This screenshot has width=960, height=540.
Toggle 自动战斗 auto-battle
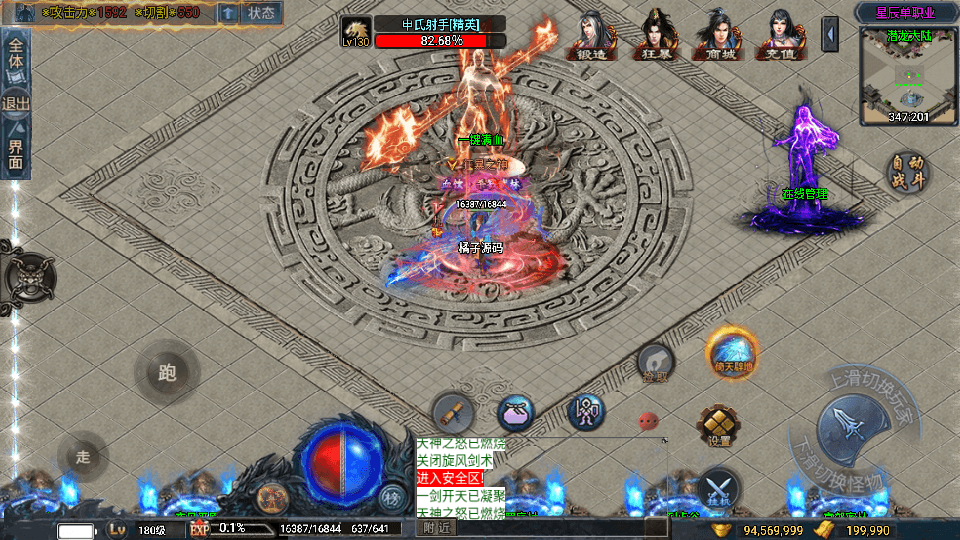pyautogui.click(x=909, y=173)
